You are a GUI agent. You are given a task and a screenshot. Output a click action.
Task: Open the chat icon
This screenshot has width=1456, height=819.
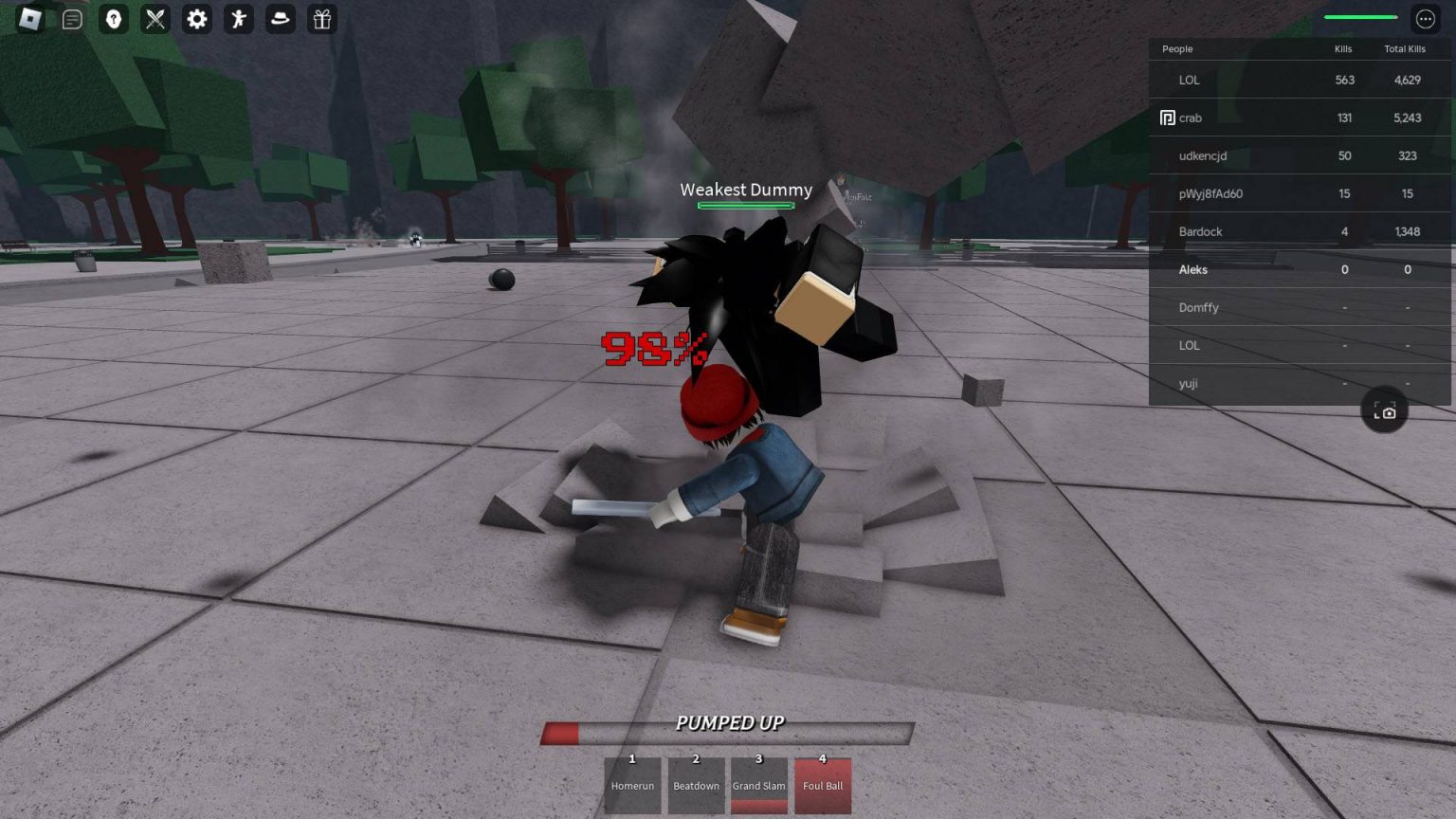point(72,19)
